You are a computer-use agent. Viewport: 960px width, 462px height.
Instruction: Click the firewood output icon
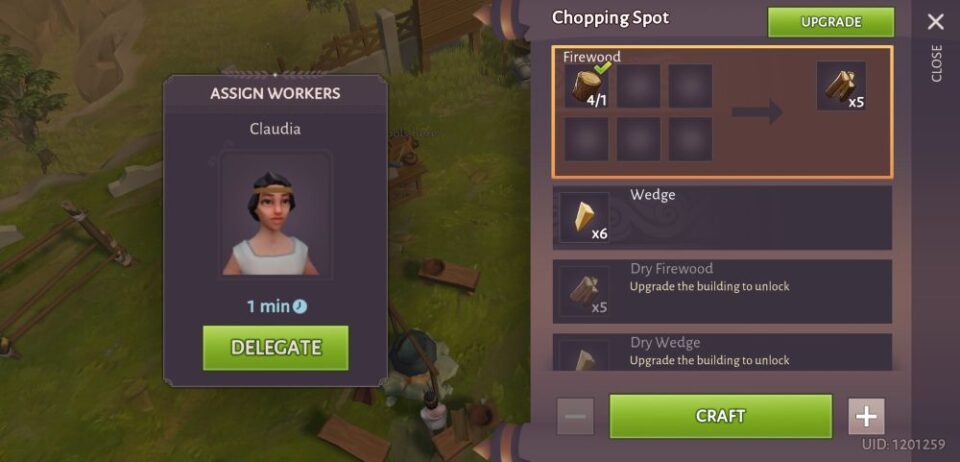[840, 87]
